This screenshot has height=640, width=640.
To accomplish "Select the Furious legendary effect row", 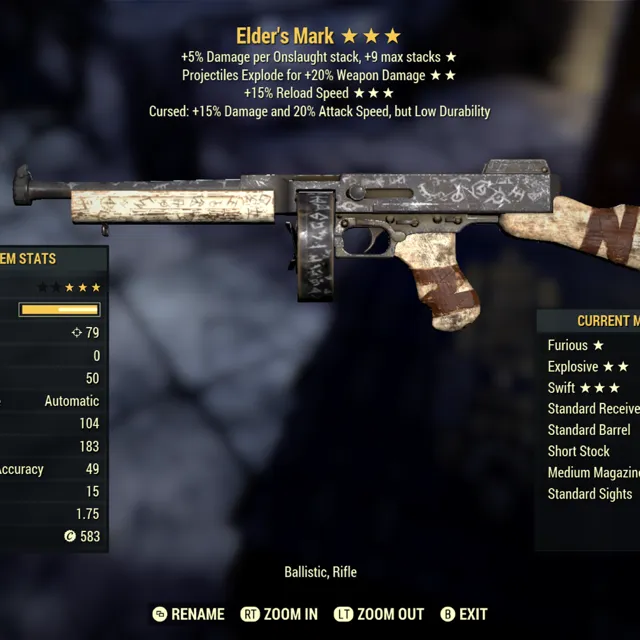I will pos(576,345).
